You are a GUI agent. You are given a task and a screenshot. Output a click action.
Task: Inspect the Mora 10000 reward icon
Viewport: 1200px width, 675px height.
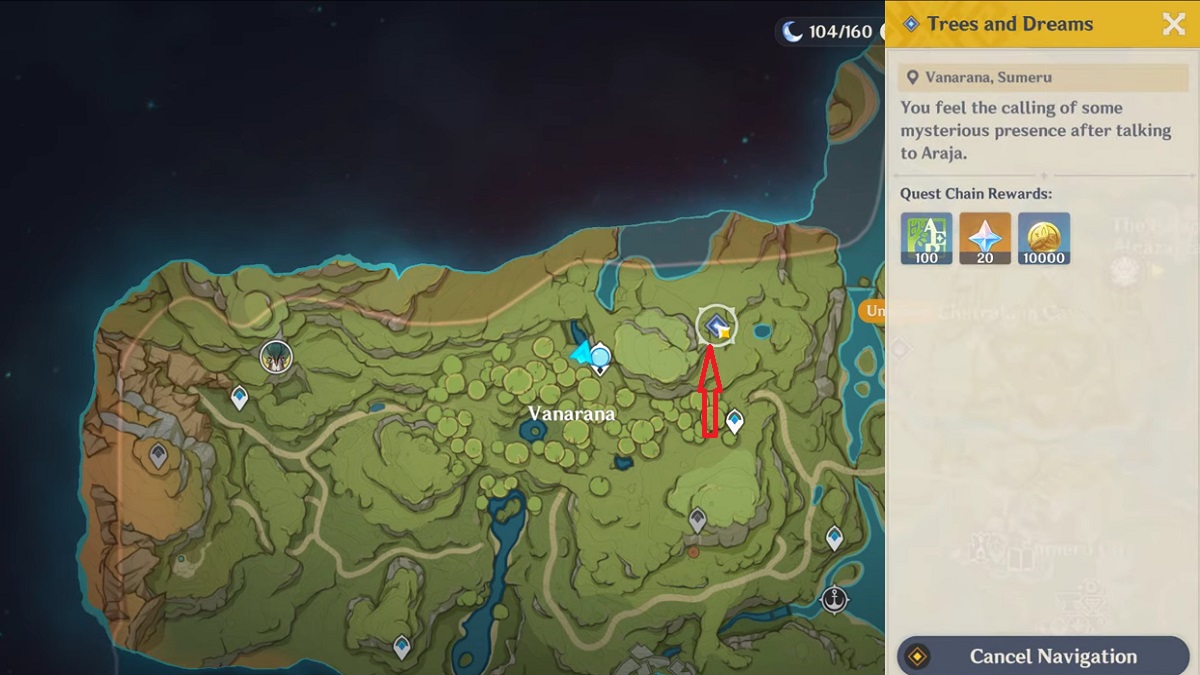coord(1044,238)
